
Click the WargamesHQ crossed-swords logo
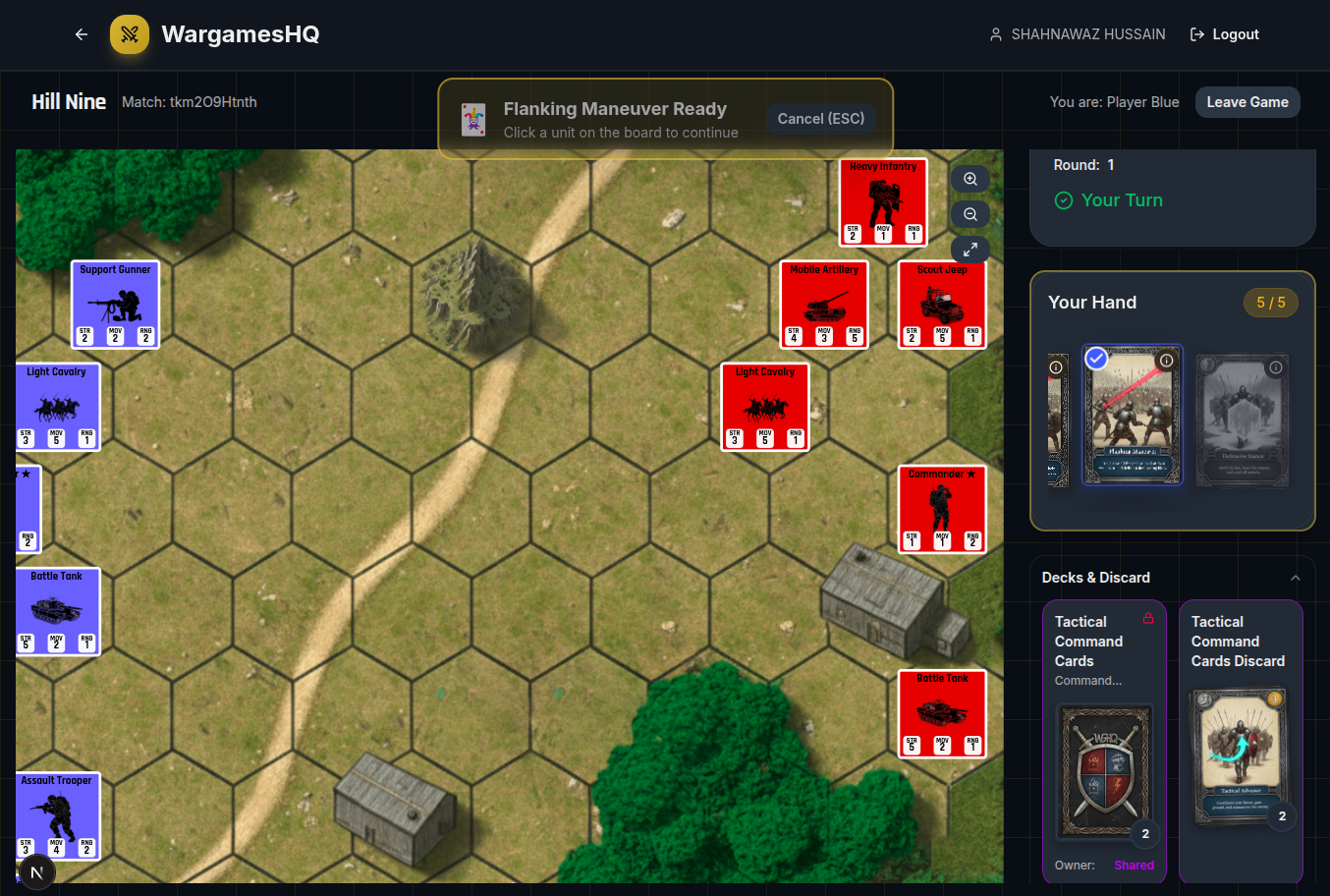129,33
